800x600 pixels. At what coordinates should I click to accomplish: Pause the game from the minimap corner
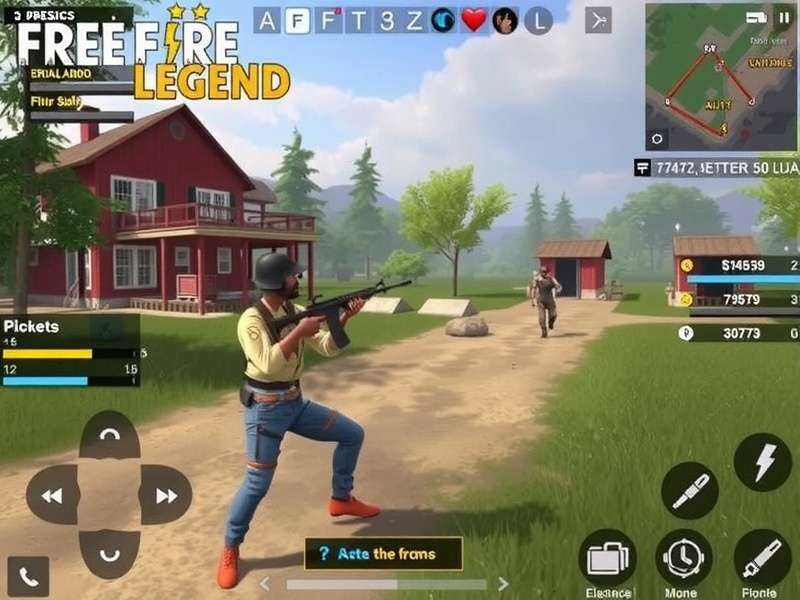coord(784,17)
